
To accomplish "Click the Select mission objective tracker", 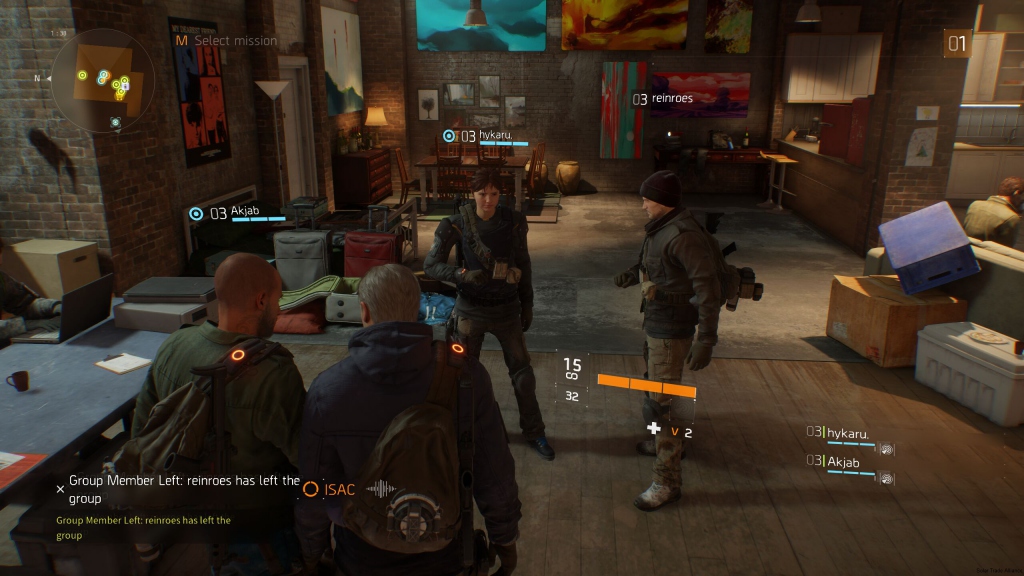I will [226, 41].
